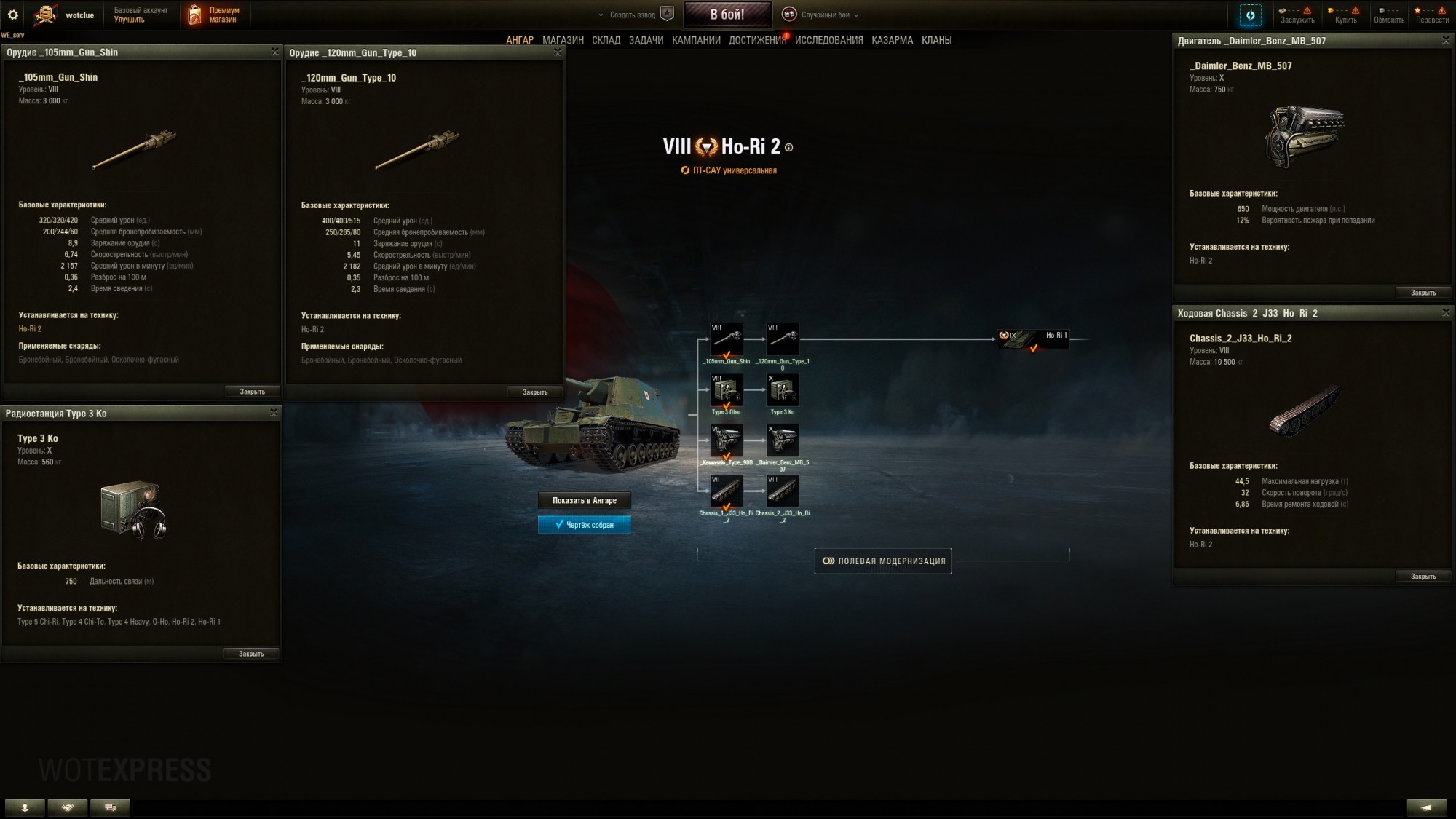Select the _Daimler_Benz_MB_507 engine module icon
The width and height of the screenshot is (1456, 819).
pyautogui.click(x=783, y=441)
